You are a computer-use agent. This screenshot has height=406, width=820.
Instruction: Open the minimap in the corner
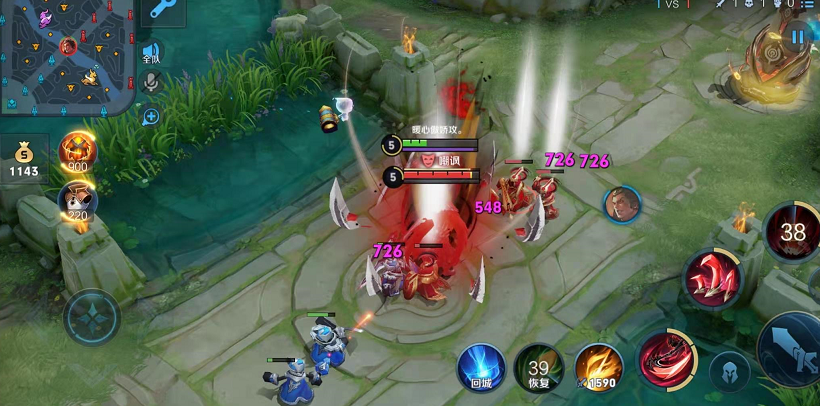[66, 56]
